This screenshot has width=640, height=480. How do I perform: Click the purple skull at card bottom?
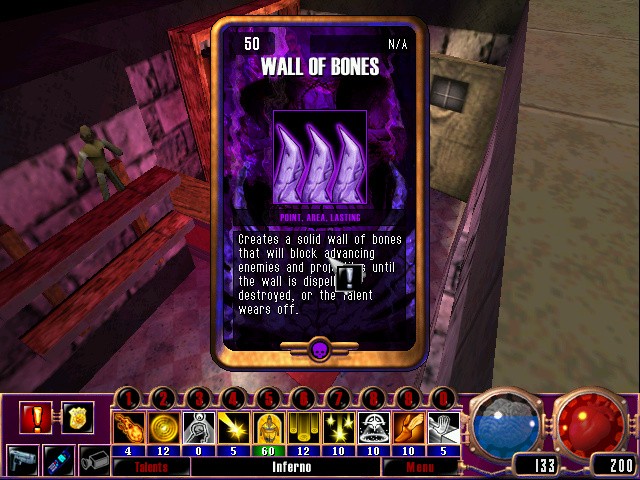point(319,350)
